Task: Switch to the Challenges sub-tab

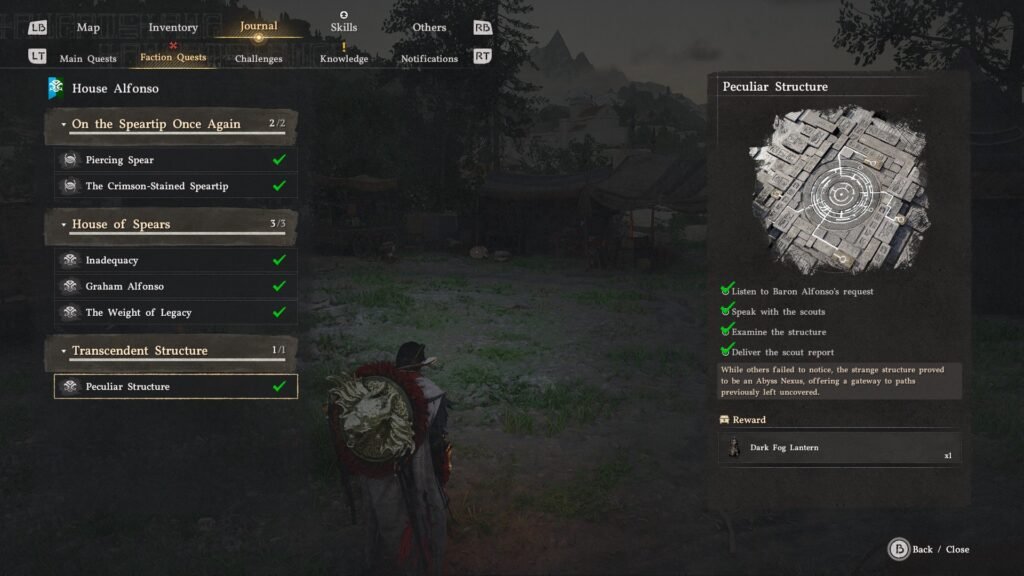Action: (259, 58)
